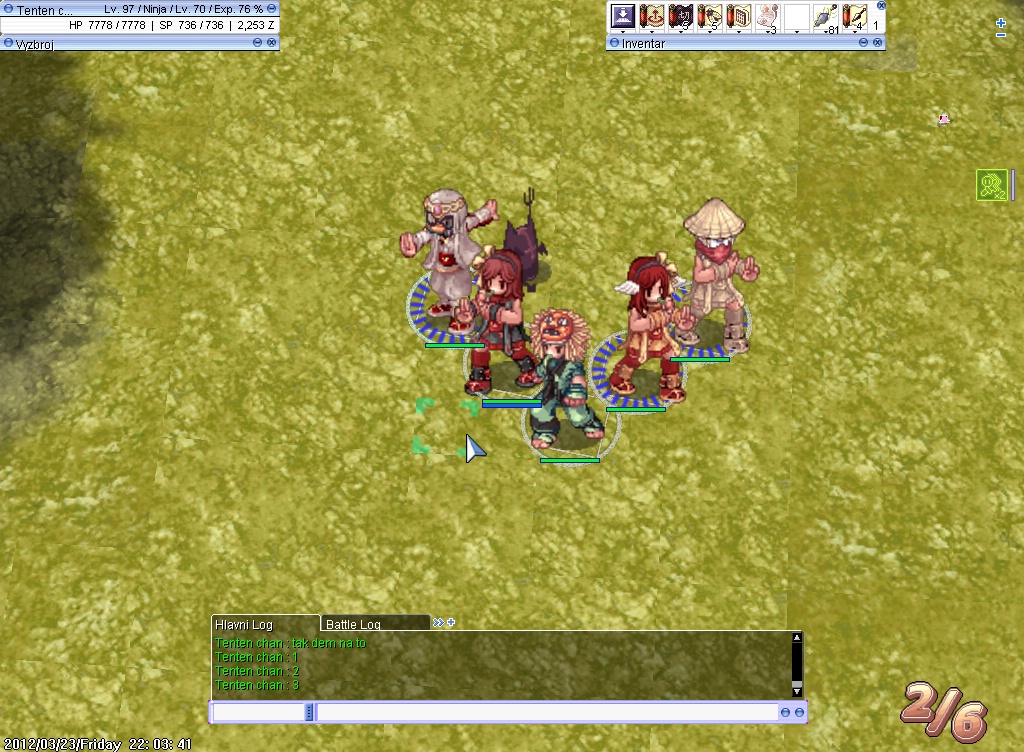Use the kunai scroll hotkey with count 4

[853, 17]
